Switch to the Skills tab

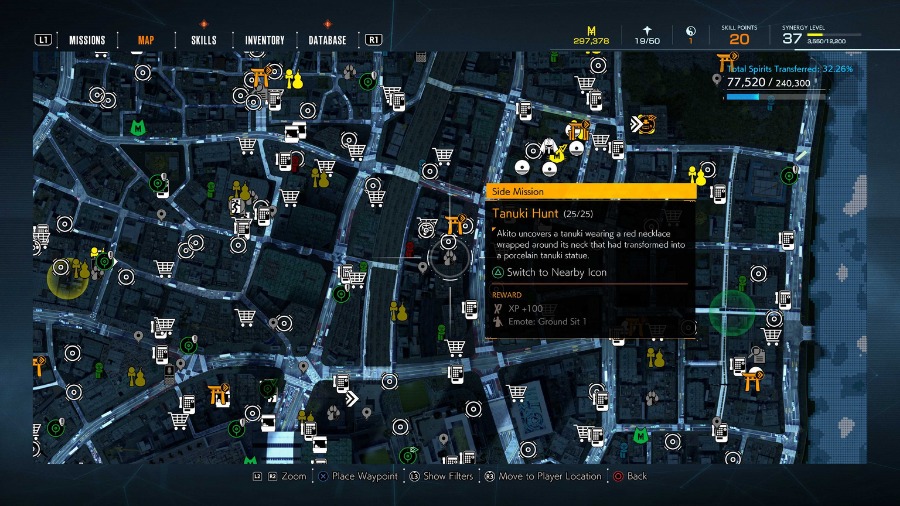pyautogui.click(x=203, y=40)
